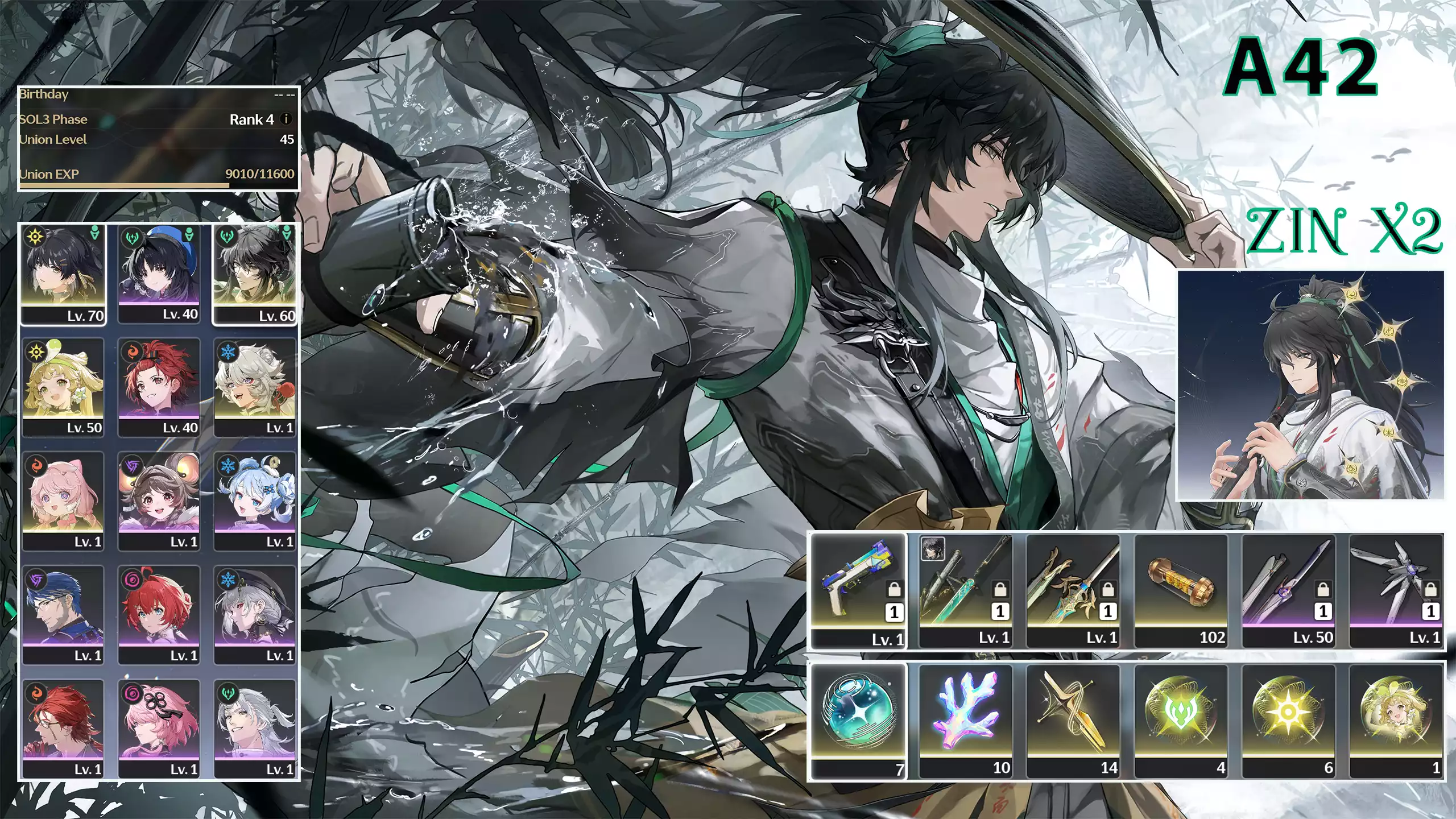
Task: Choose the Lv. 50 purple broadblade slot
Action: click(1288, 590)
